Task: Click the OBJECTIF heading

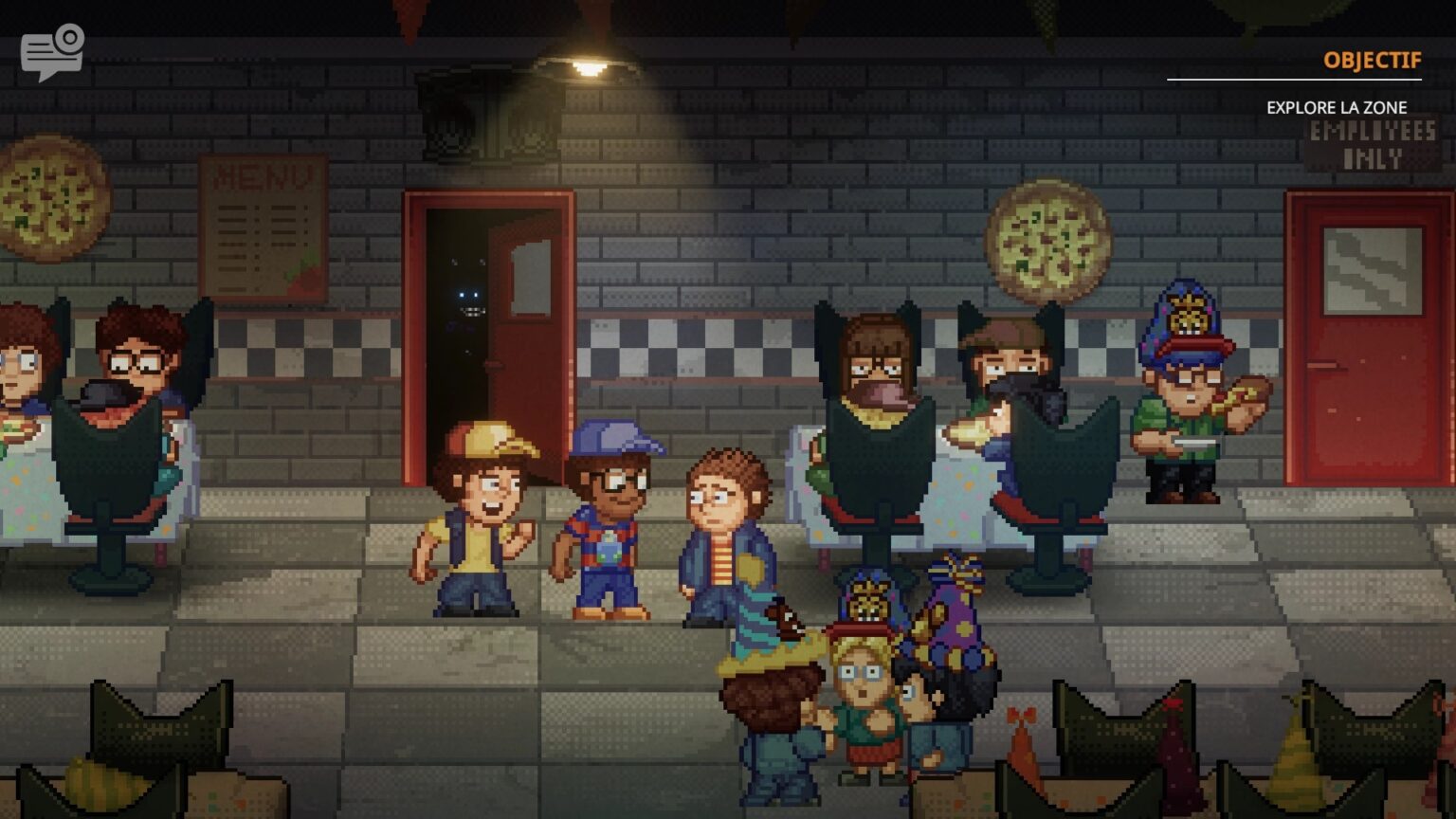Action: point(1372,60)
